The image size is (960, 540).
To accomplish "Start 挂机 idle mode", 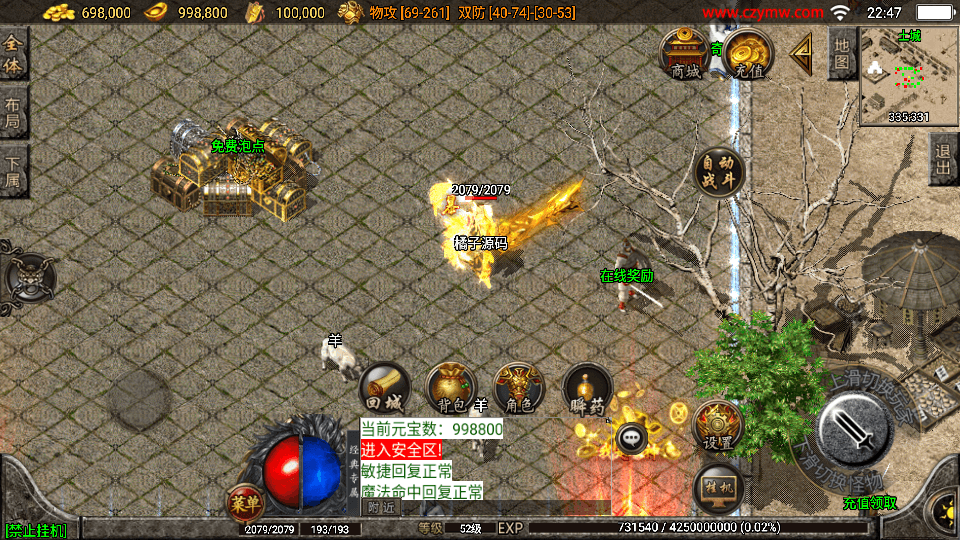I will [x=717, y=487].
